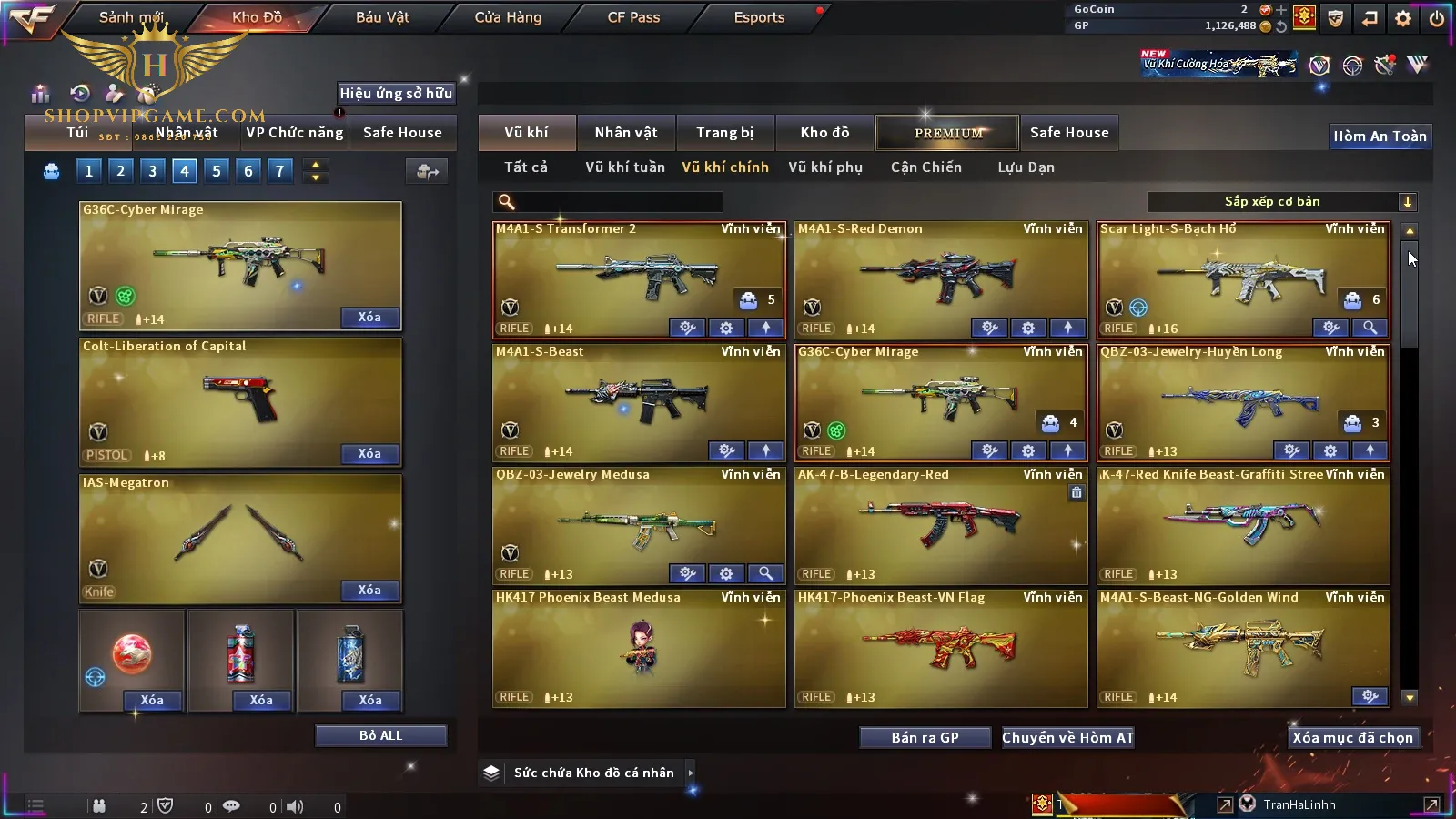Screen dimensions: 1456x819
Task: Open the CF Pass menu
Action: coord(633,17)
